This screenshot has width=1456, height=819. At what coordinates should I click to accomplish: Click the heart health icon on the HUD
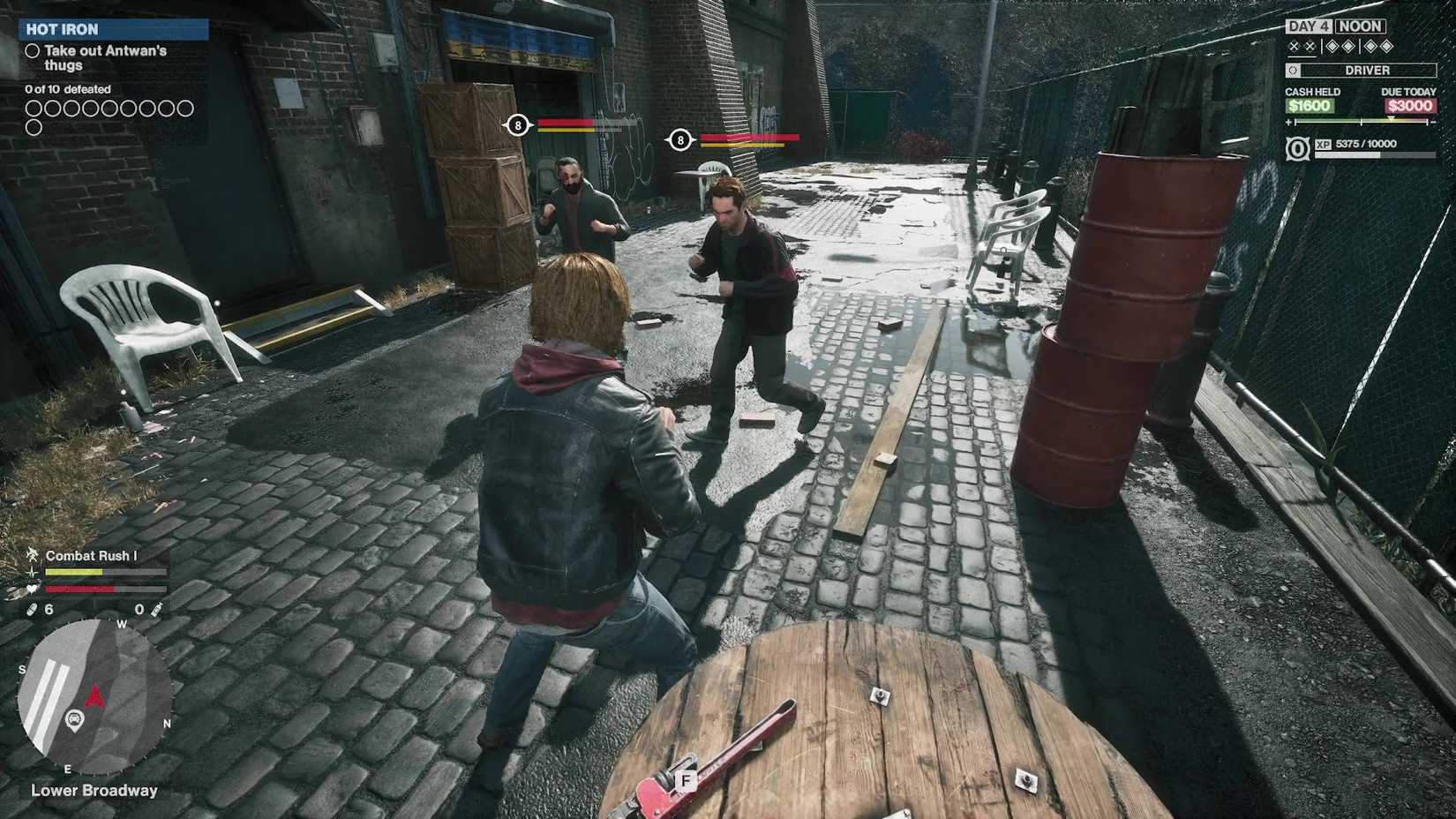32,589
